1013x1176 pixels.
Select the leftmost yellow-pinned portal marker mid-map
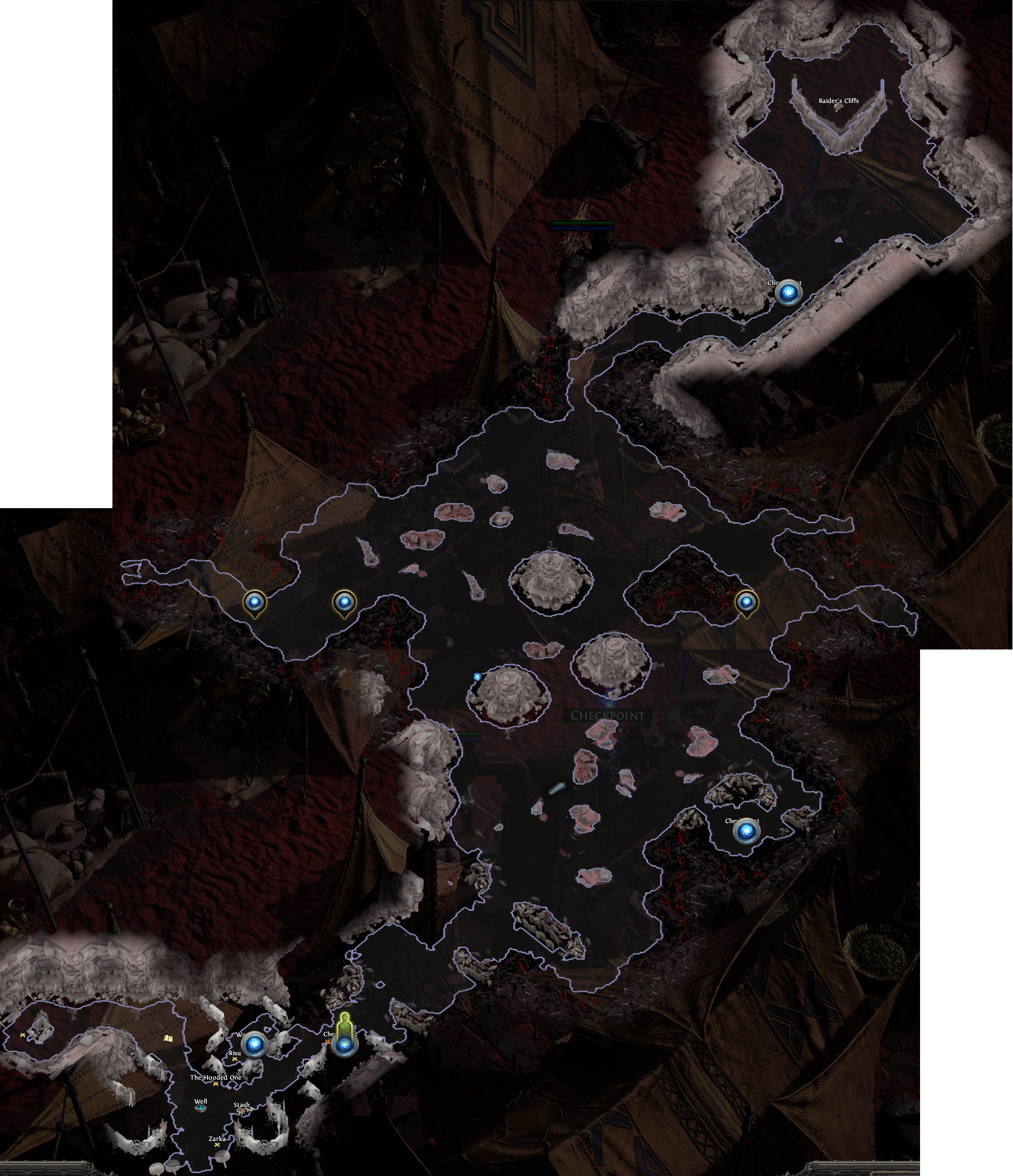click(x=257, y=604)
